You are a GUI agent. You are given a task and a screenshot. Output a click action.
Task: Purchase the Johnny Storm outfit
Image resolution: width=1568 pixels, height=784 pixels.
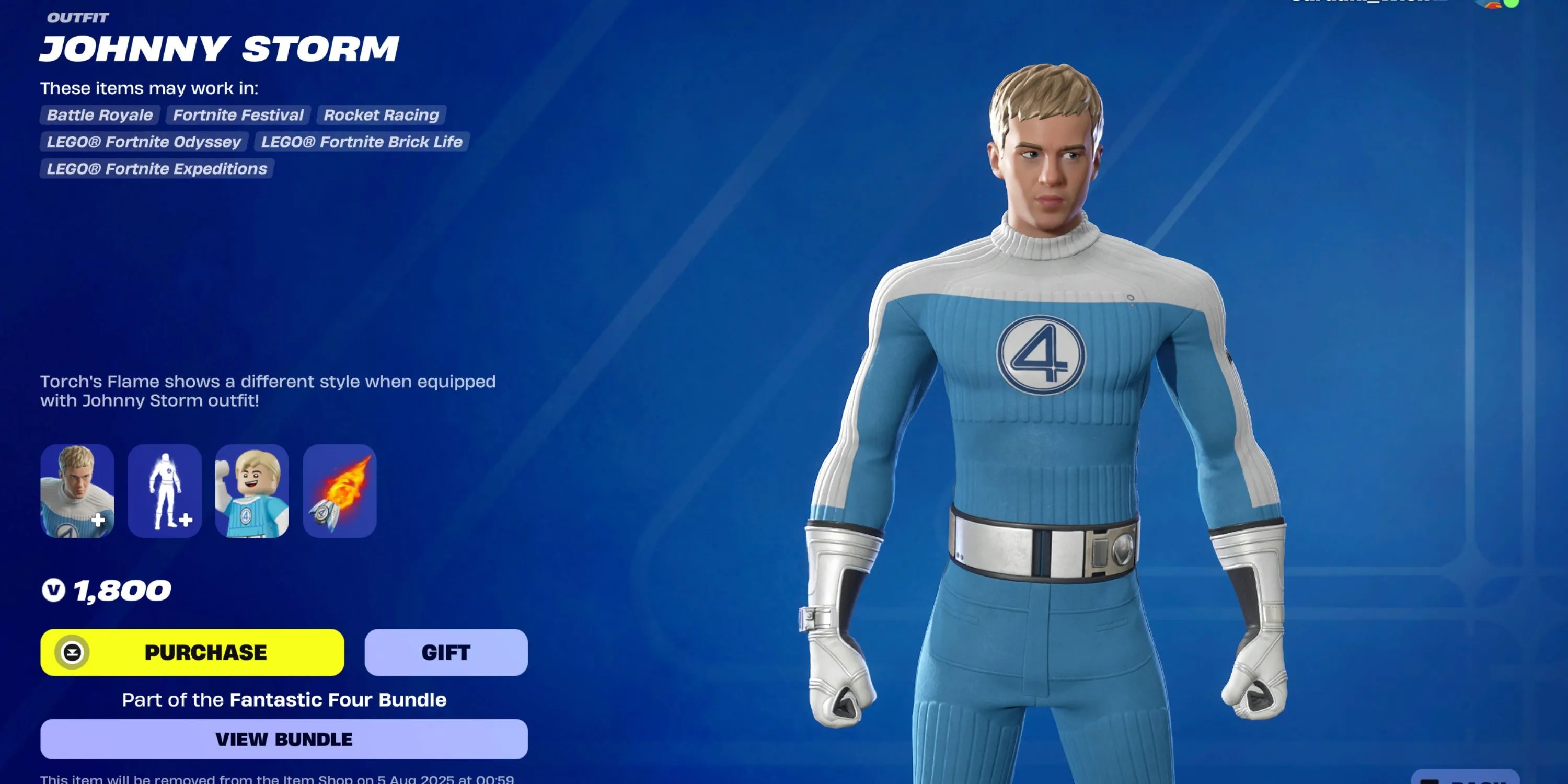pyautogui.click(x=192, y=652)
